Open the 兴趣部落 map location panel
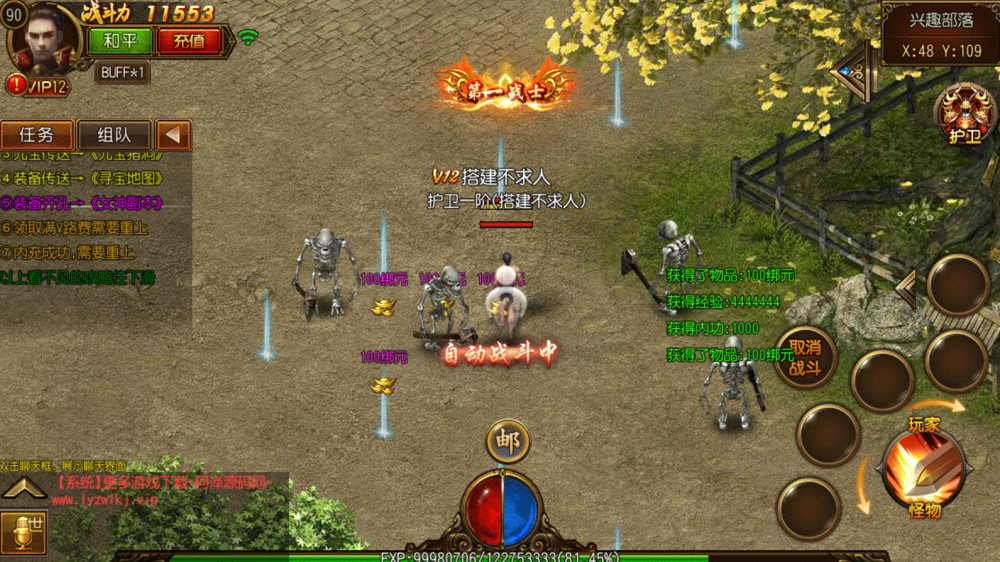The width and height of the screenshot is (1000, 562). [x=942, y=33]
